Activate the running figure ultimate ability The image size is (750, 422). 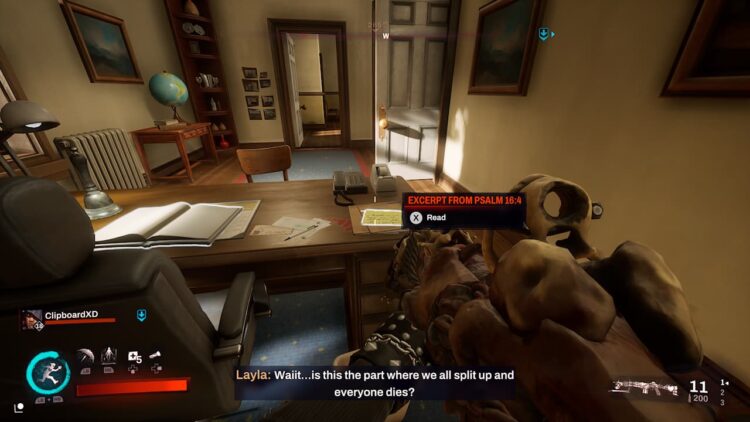47,371
